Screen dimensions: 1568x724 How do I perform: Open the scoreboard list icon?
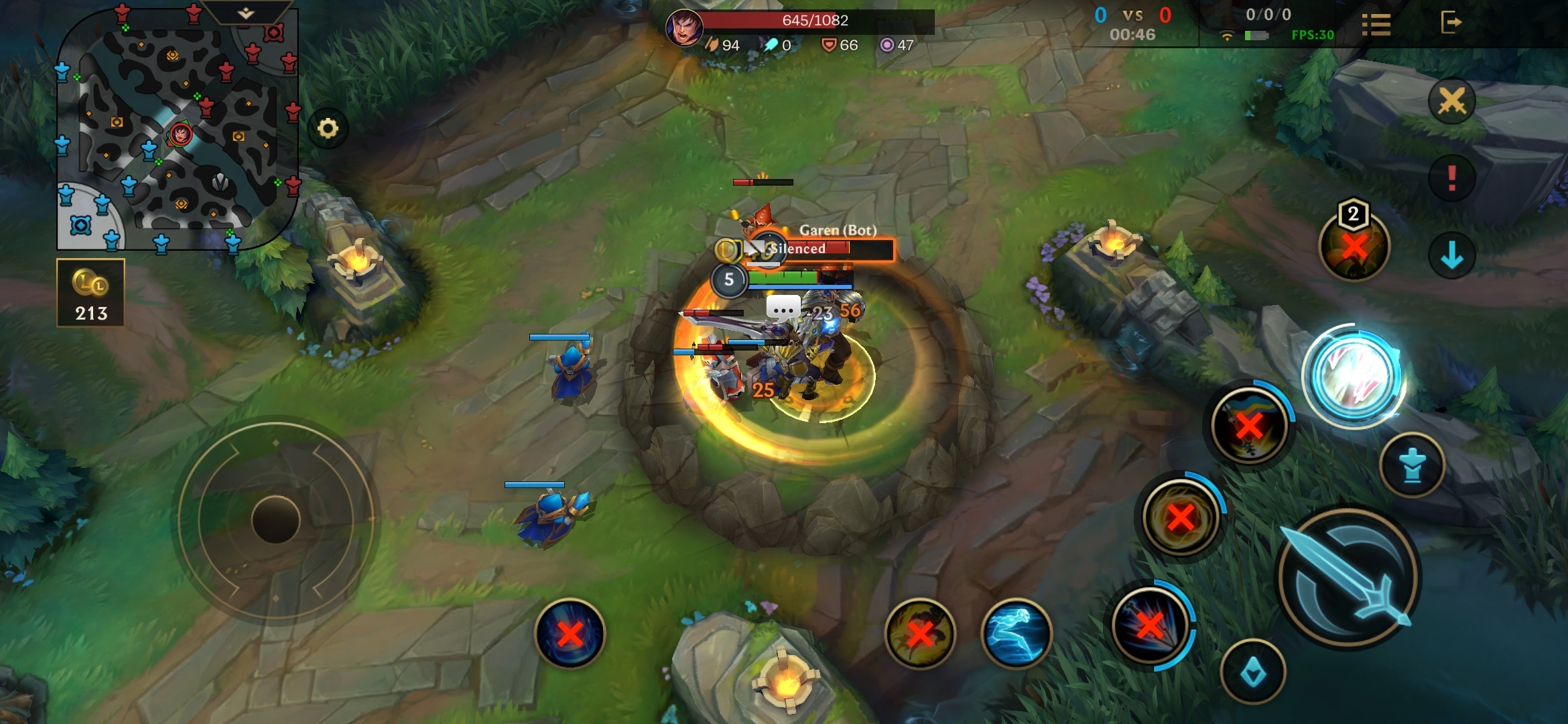[1376, 25]
